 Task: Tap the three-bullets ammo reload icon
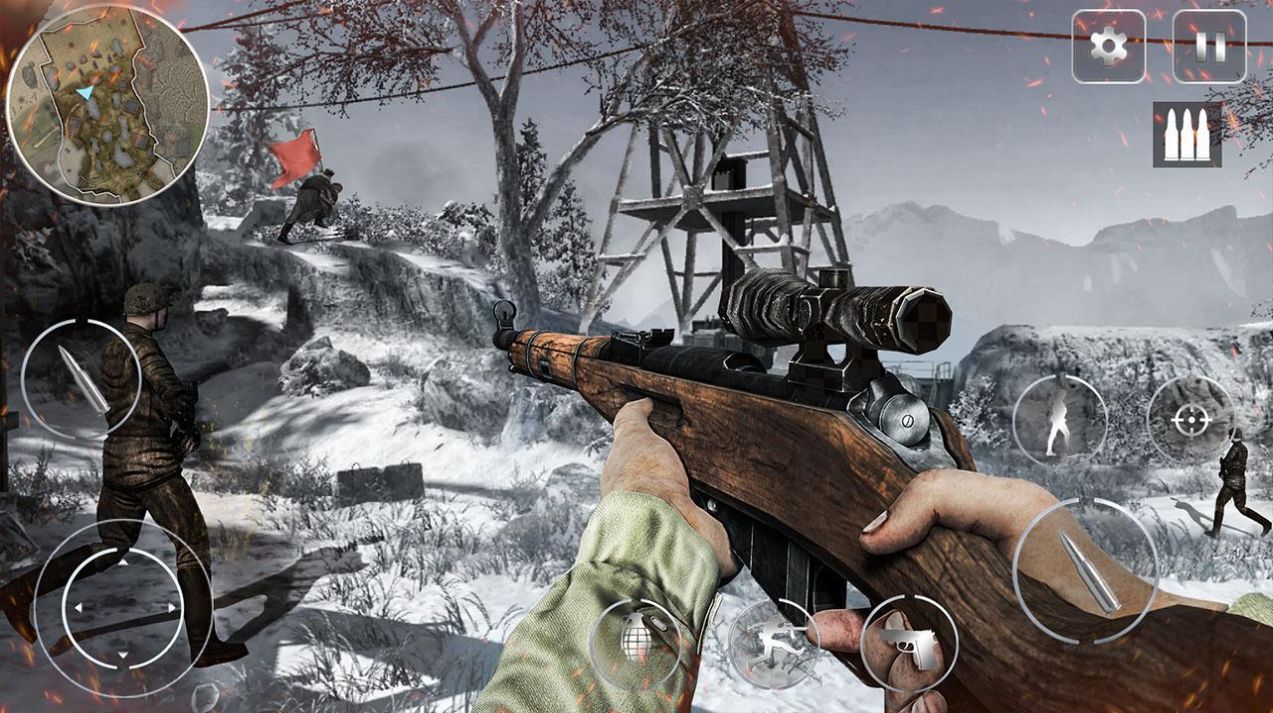tap(1187, 133)
